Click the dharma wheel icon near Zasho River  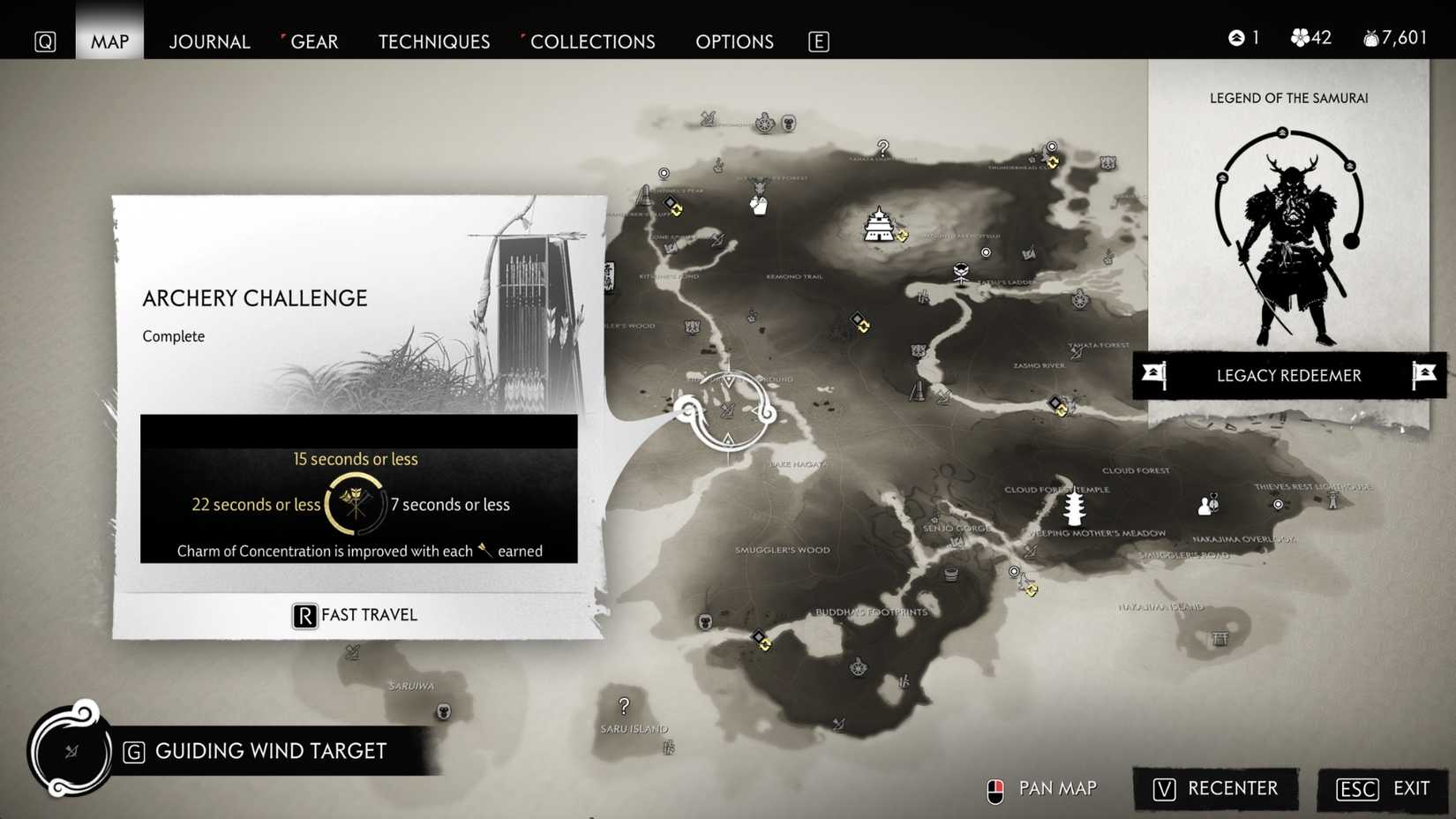1080,301
